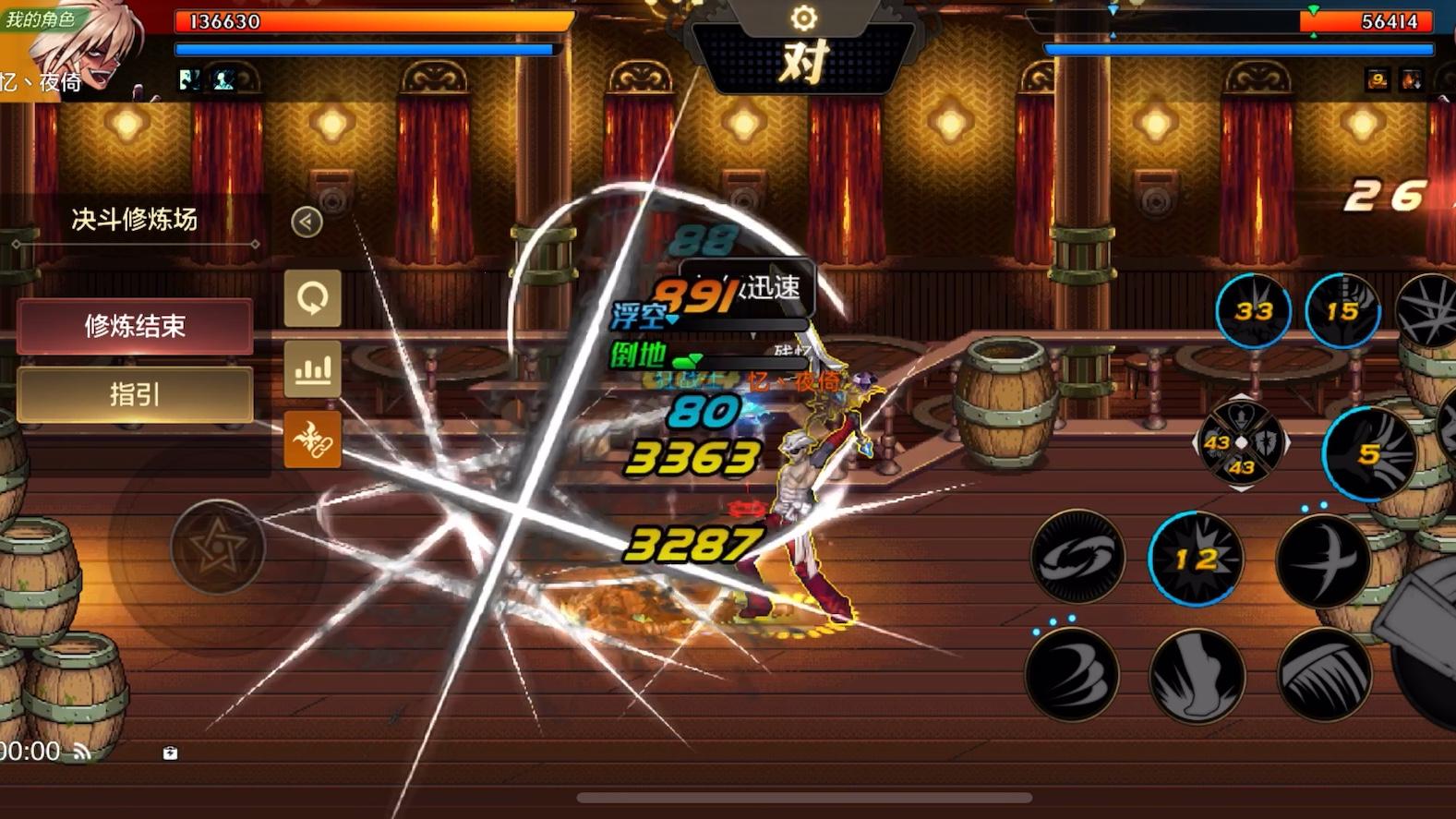Activate the cross-slash skill icon

(x=1323, y=560)
